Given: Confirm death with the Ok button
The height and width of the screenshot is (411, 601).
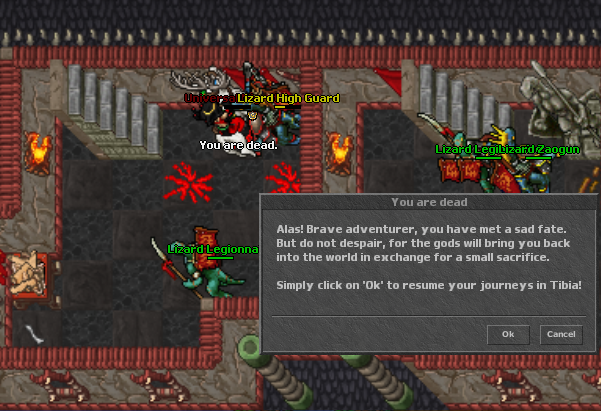Looking at the screenshot, I should [508, 334].
